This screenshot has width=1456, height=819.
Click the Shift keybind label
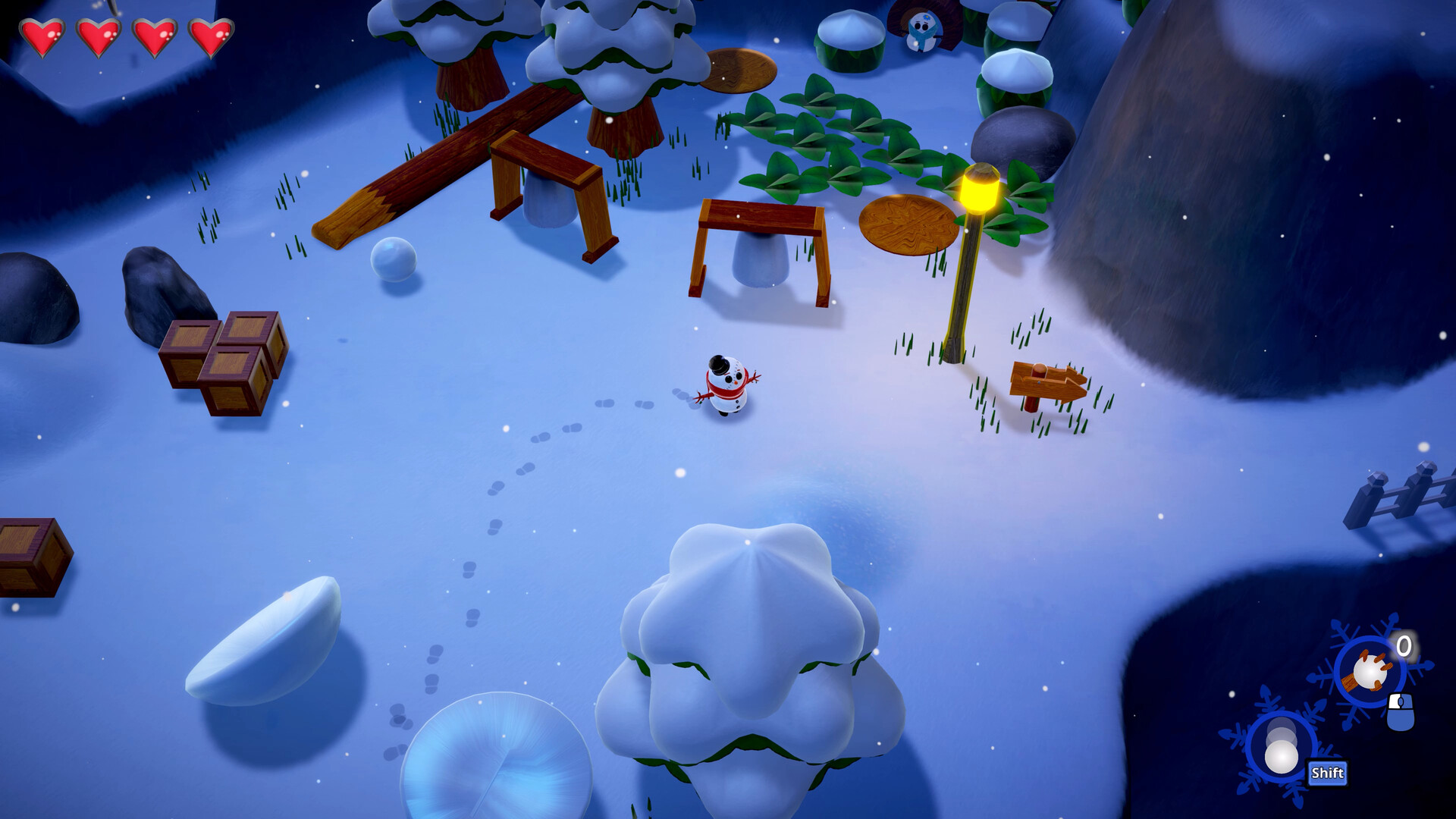click(x=1326, y=770)
